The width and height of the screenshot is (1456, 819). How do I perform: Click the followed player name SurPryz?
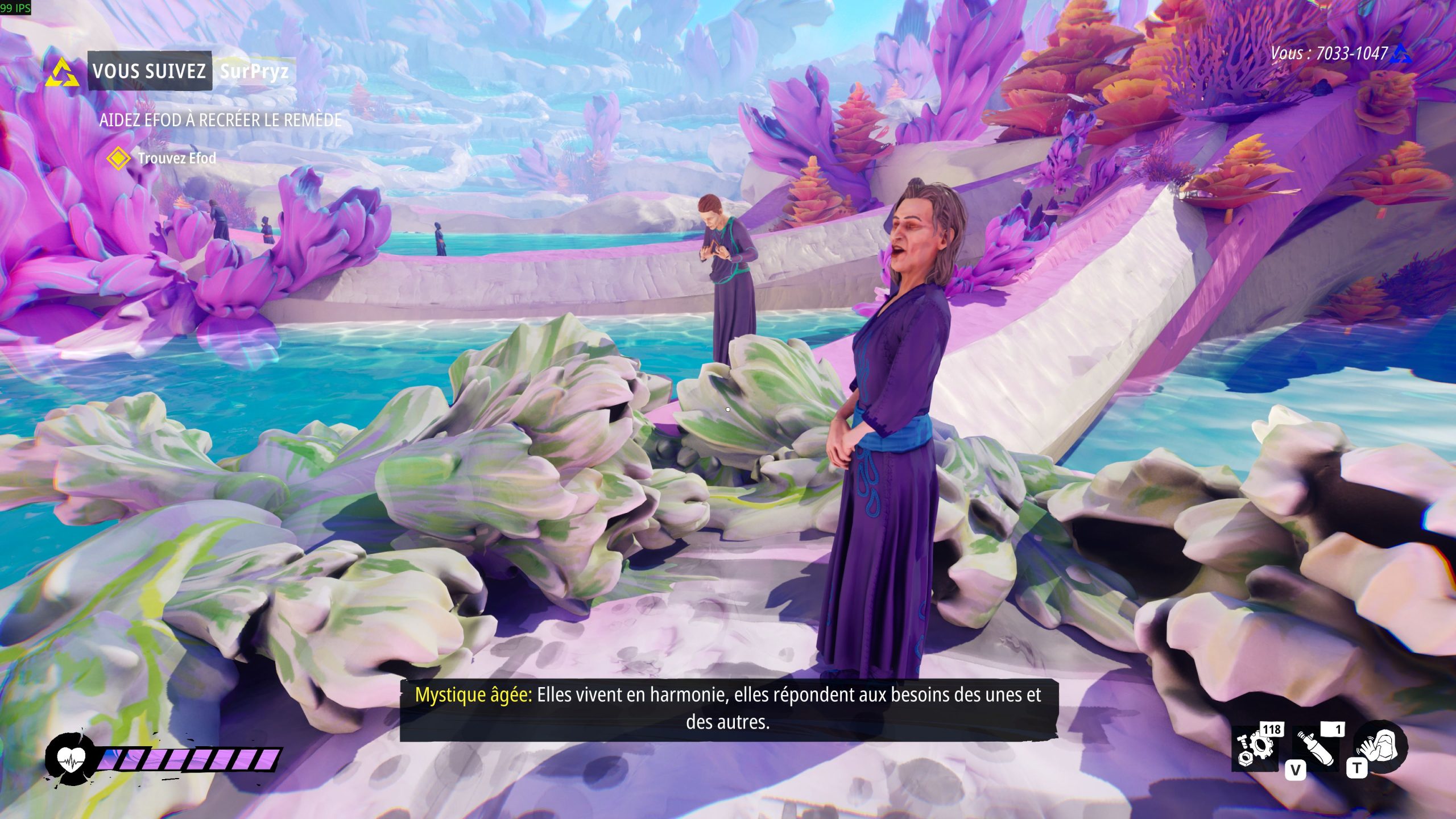click(254, 71)
